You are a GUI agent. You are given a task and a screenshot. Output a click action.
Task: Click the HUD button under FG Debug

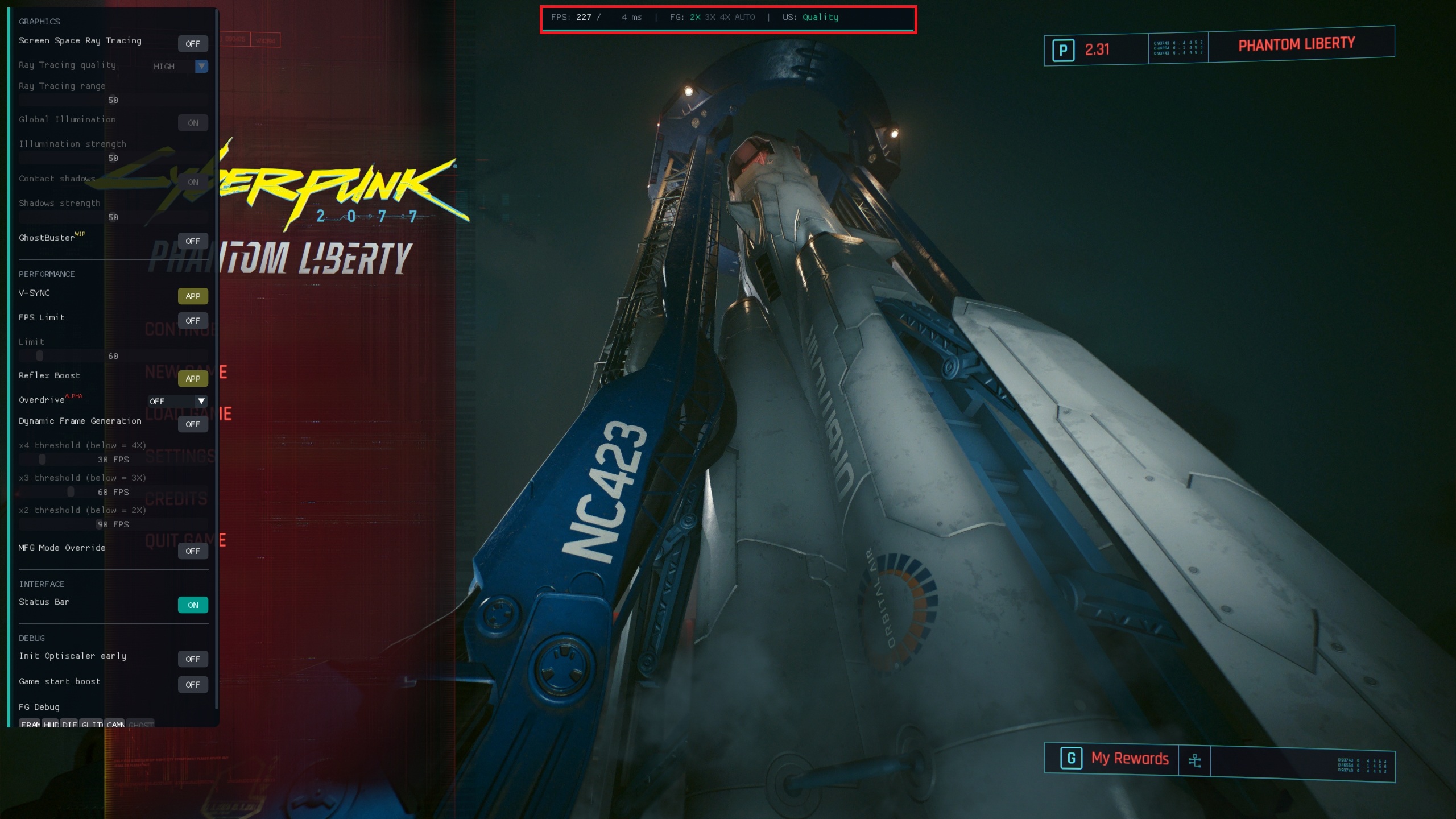[51, 724]
